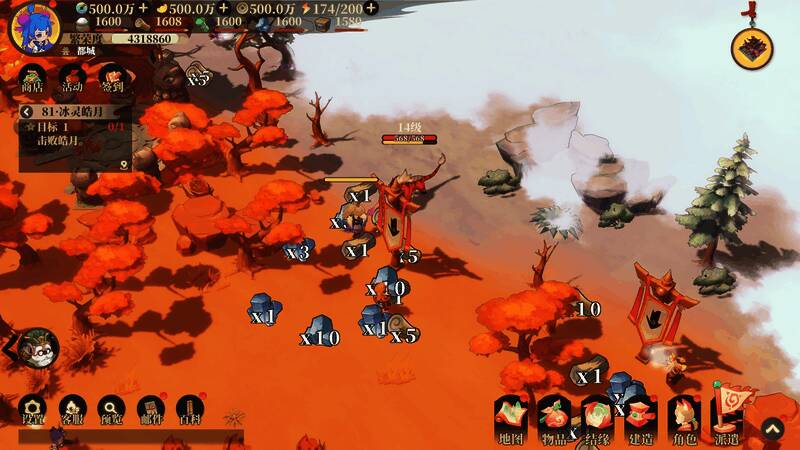Open the 地图 map
The image size is (800, 450).
point(511,419)
